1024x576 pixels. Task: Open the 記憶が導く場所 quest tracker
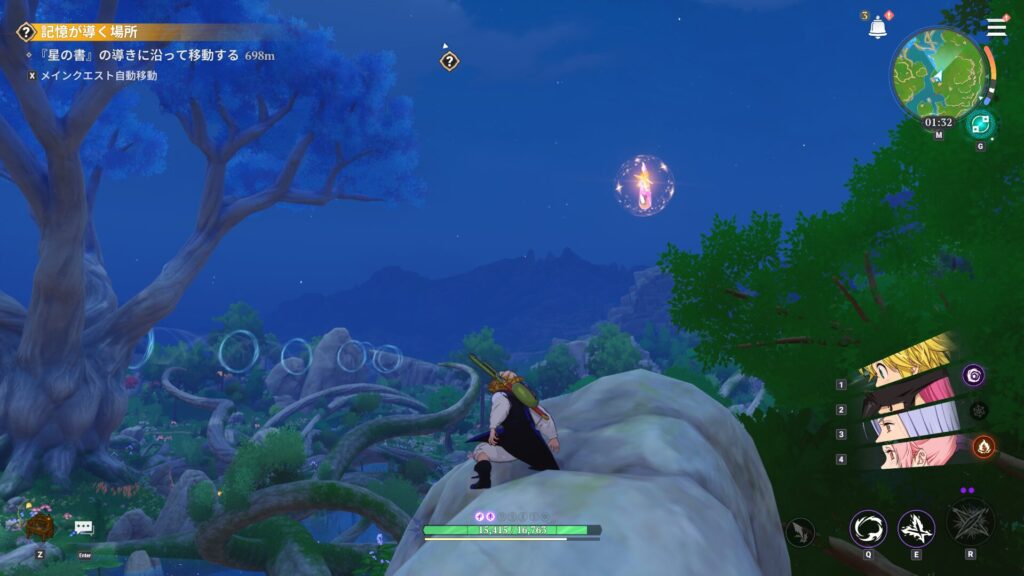pos(90,32)
